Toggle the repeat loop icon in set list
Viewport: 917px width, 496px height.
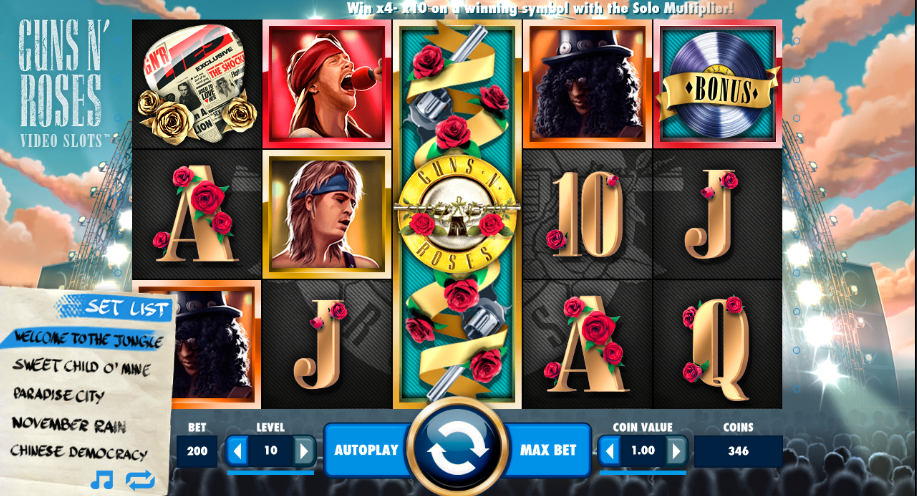139,481
